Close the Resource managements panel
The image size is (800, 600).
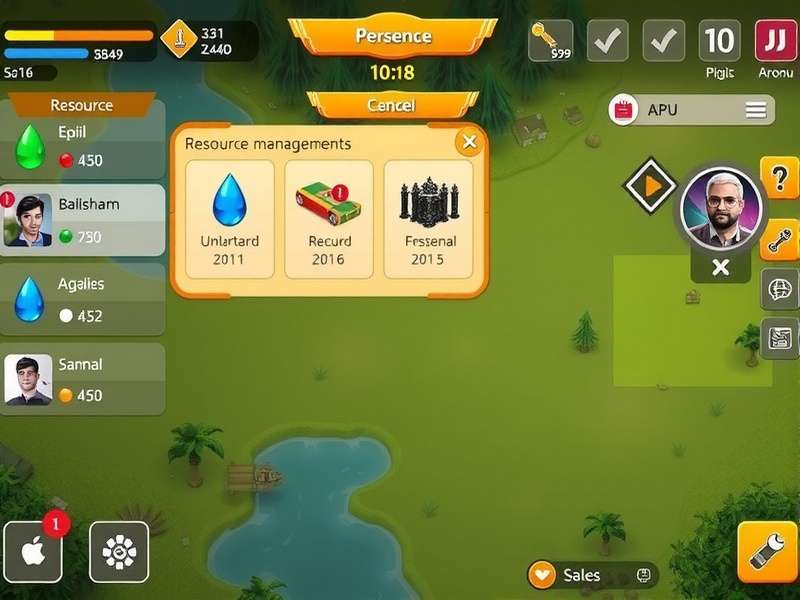click(x=468, y=142)
